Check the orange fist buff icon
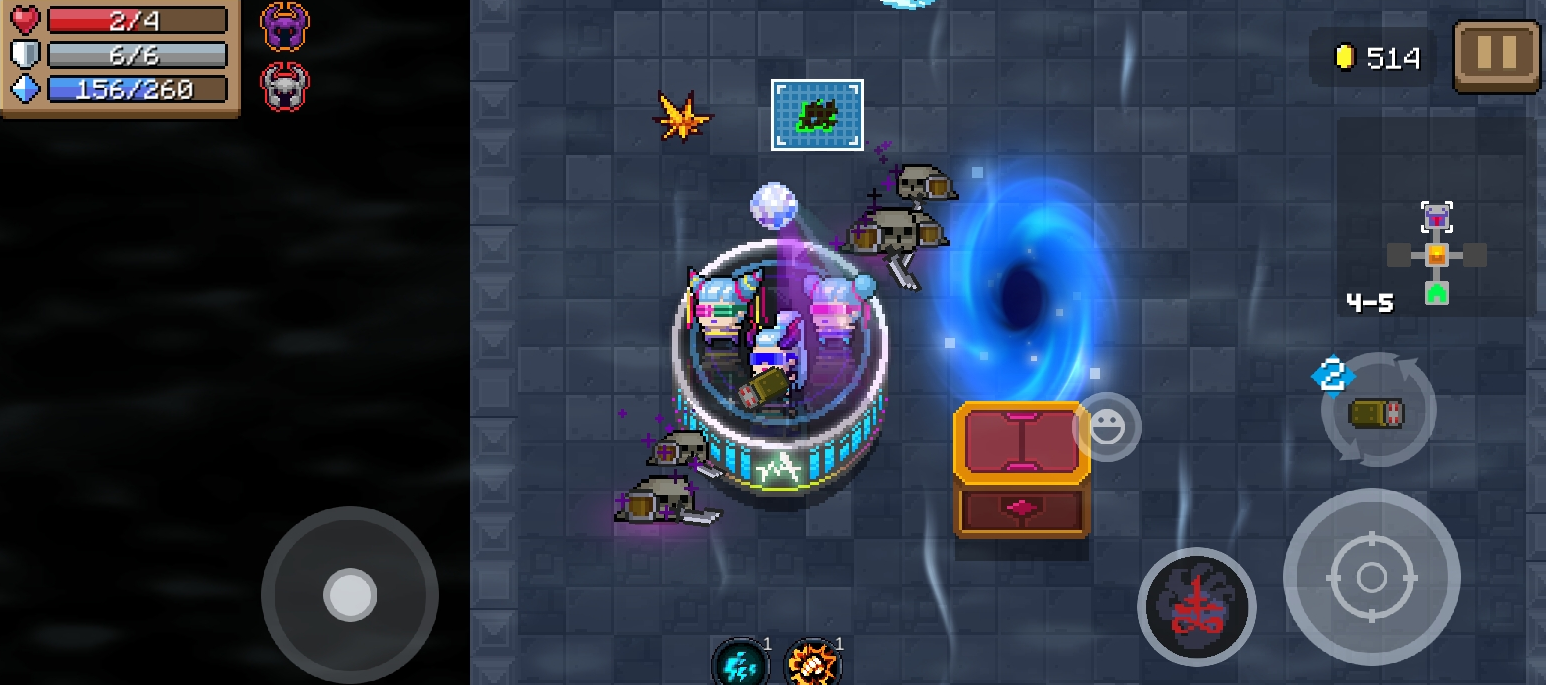This screenshot has height=685, width=1546. [x=812, y=664]
